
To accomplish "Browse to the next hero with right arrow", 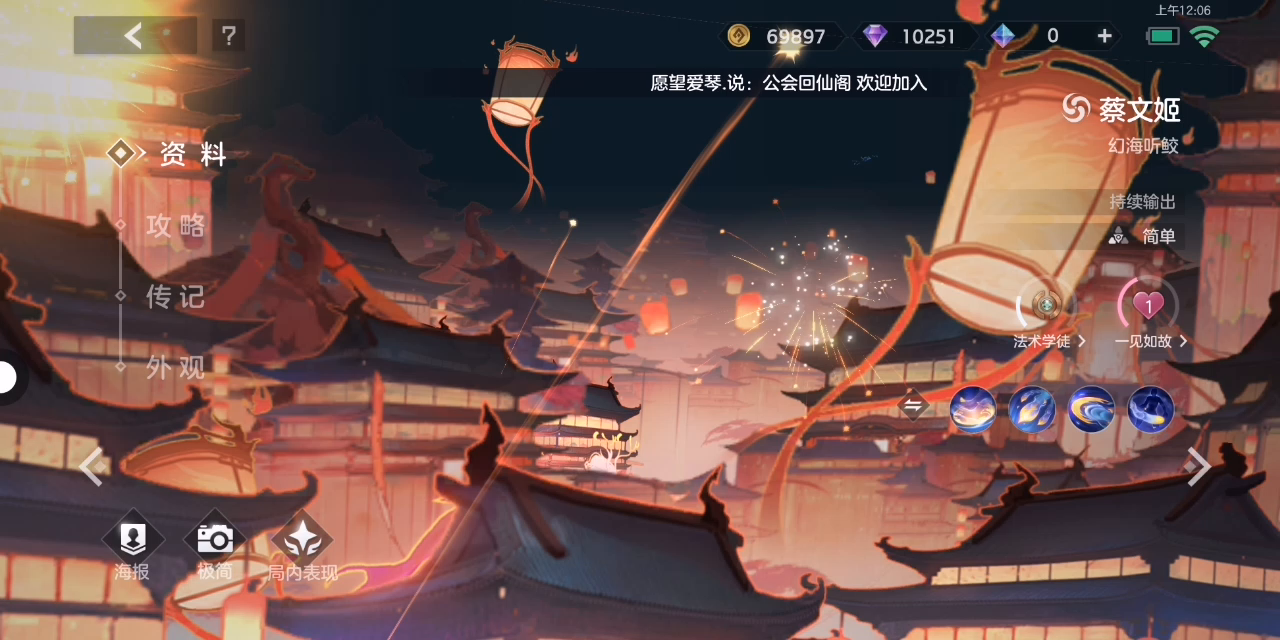I will [x=1198, y=466].
